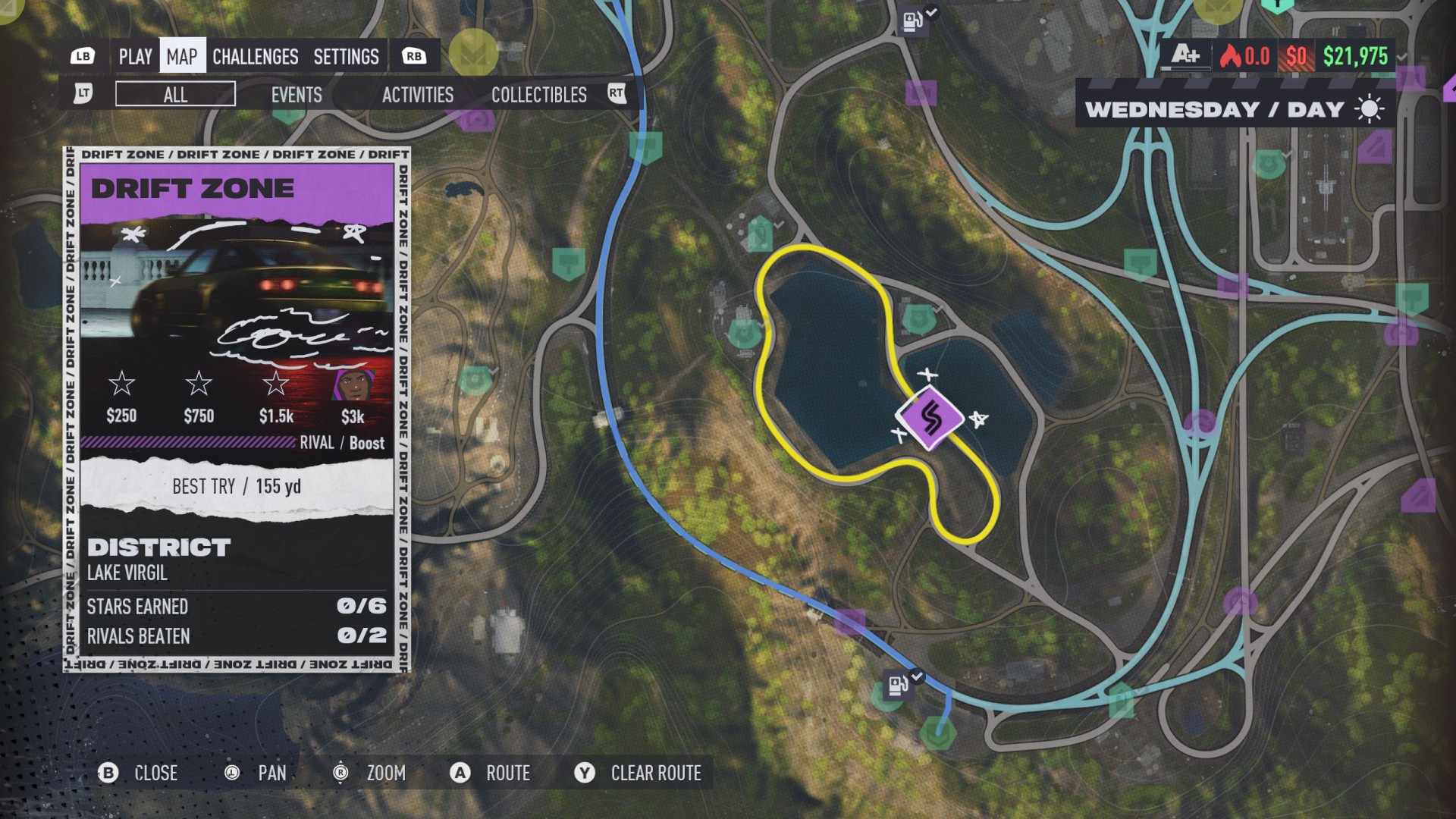Show ALL map markers filter
1456x819 pixels.
click(x=175, y=95)
